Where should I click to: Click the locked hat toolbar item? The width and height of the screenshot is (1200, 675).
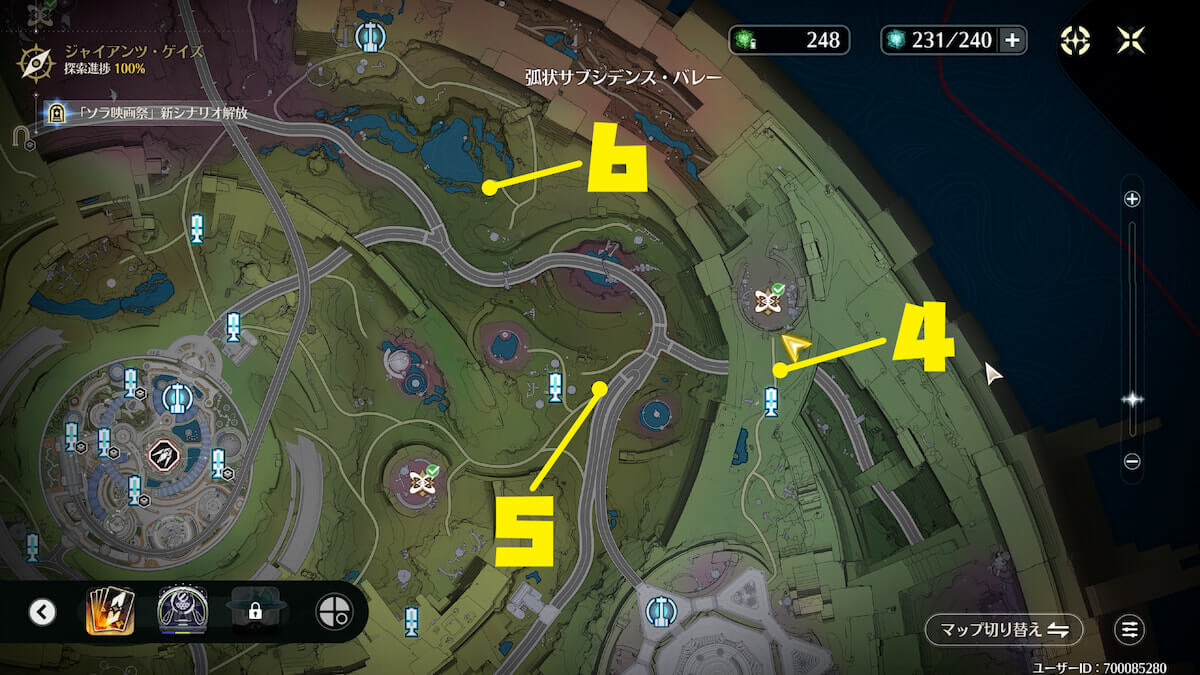click(255, 611)
